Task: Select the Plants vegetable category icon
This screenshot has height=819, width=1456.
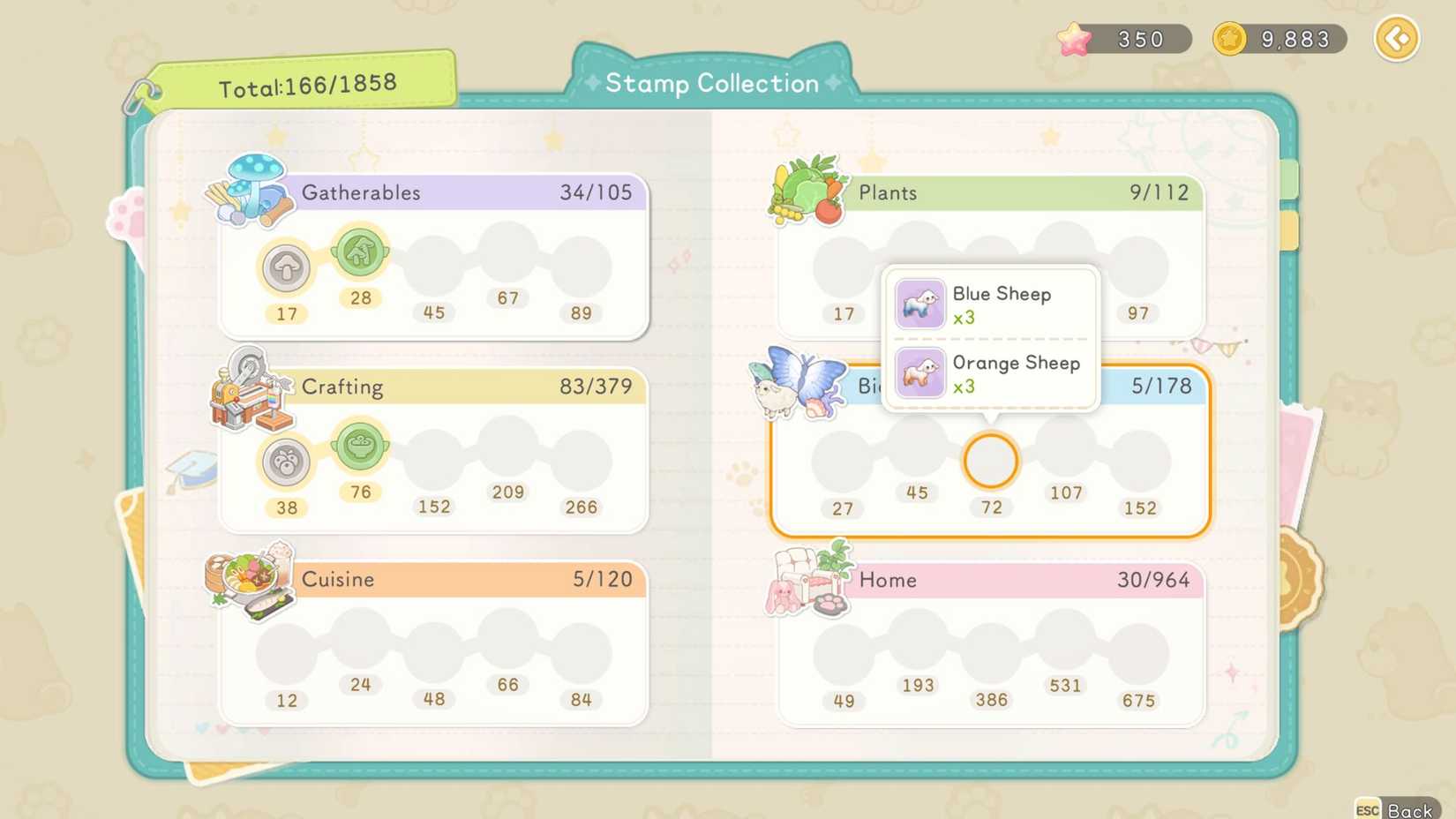Action: coord(808,188)
